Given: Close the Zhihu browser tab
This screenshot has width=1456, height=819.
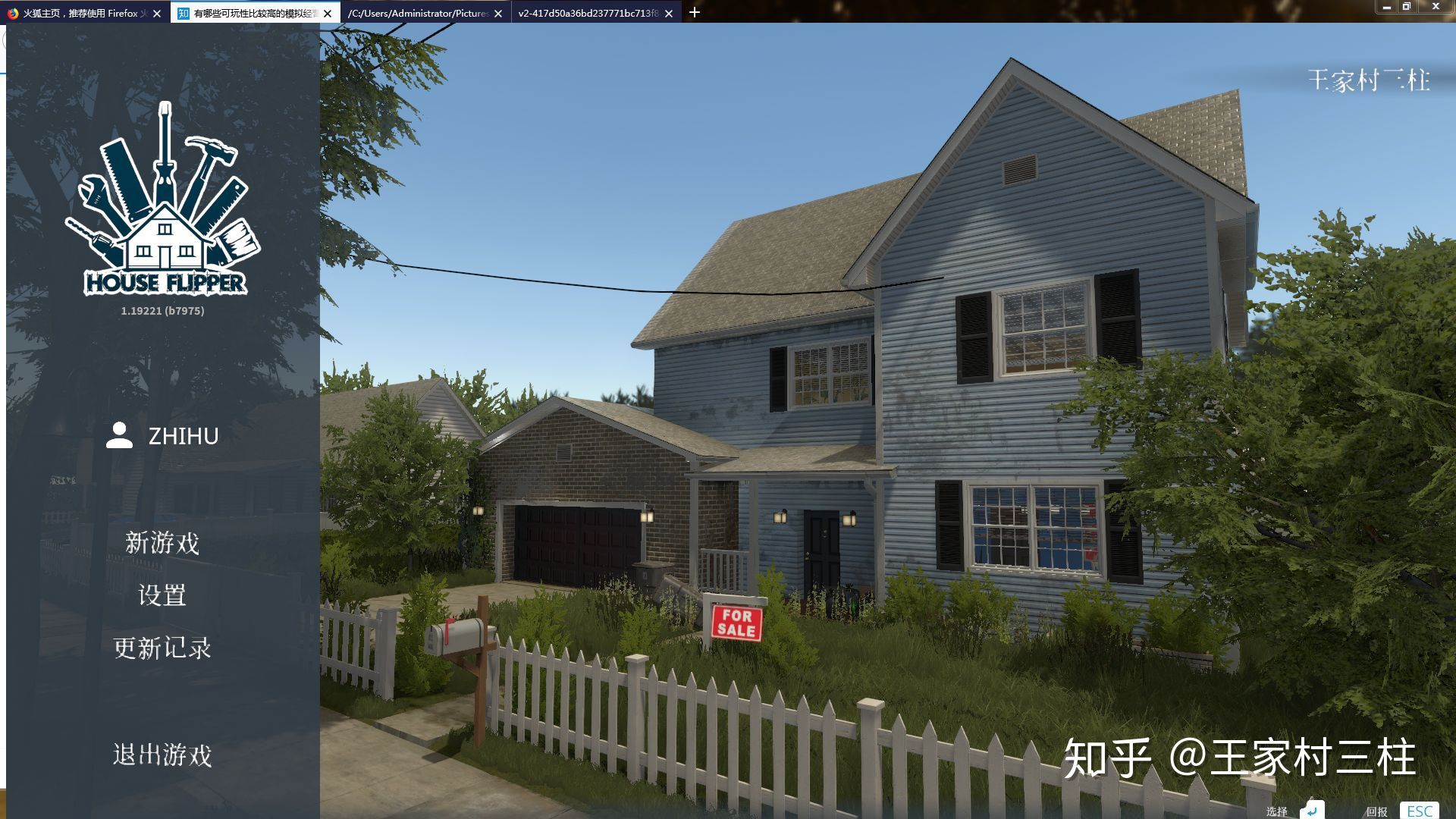Looking at the screenshot, I should (328, 13).
